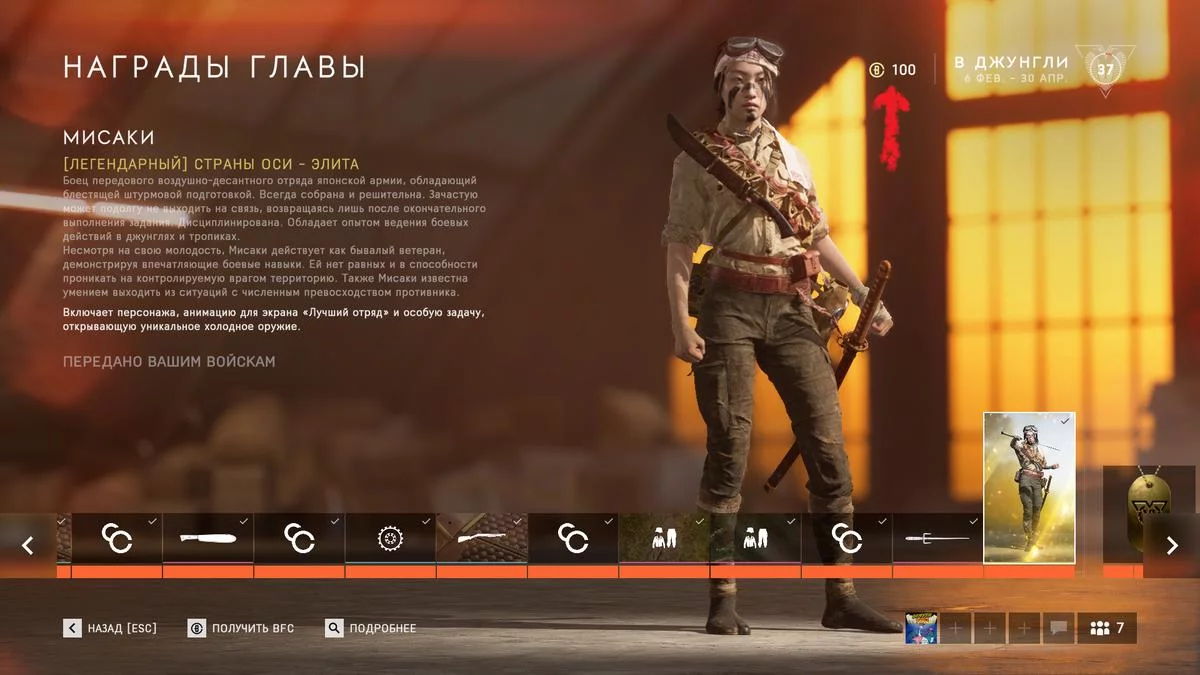Select the rifle weapon skin reward
1200x675 pixels.
(482, 538)
